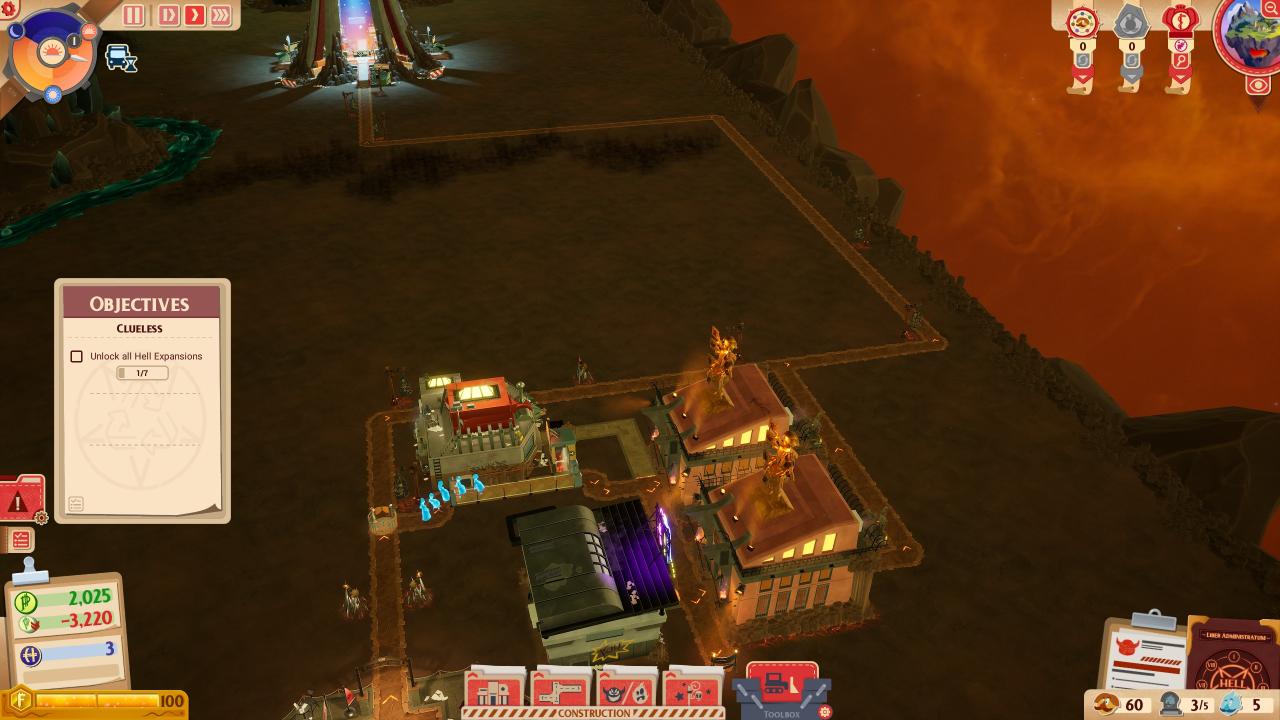The image size is (1280, 720).
Task: Set game speed to the slowest play setting
Action: [168, 15]
